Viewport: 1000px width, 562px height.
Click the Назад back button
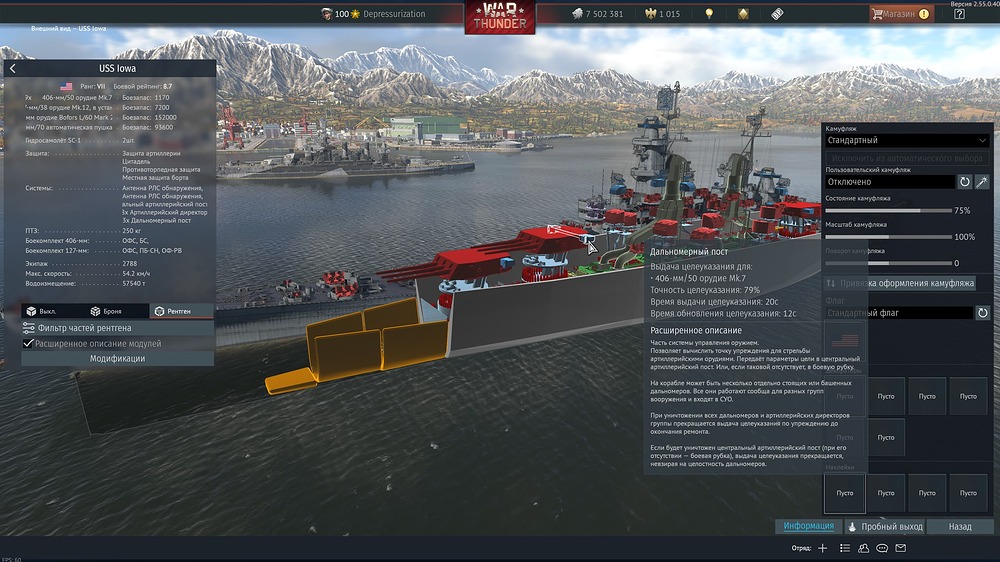[960, 526]
